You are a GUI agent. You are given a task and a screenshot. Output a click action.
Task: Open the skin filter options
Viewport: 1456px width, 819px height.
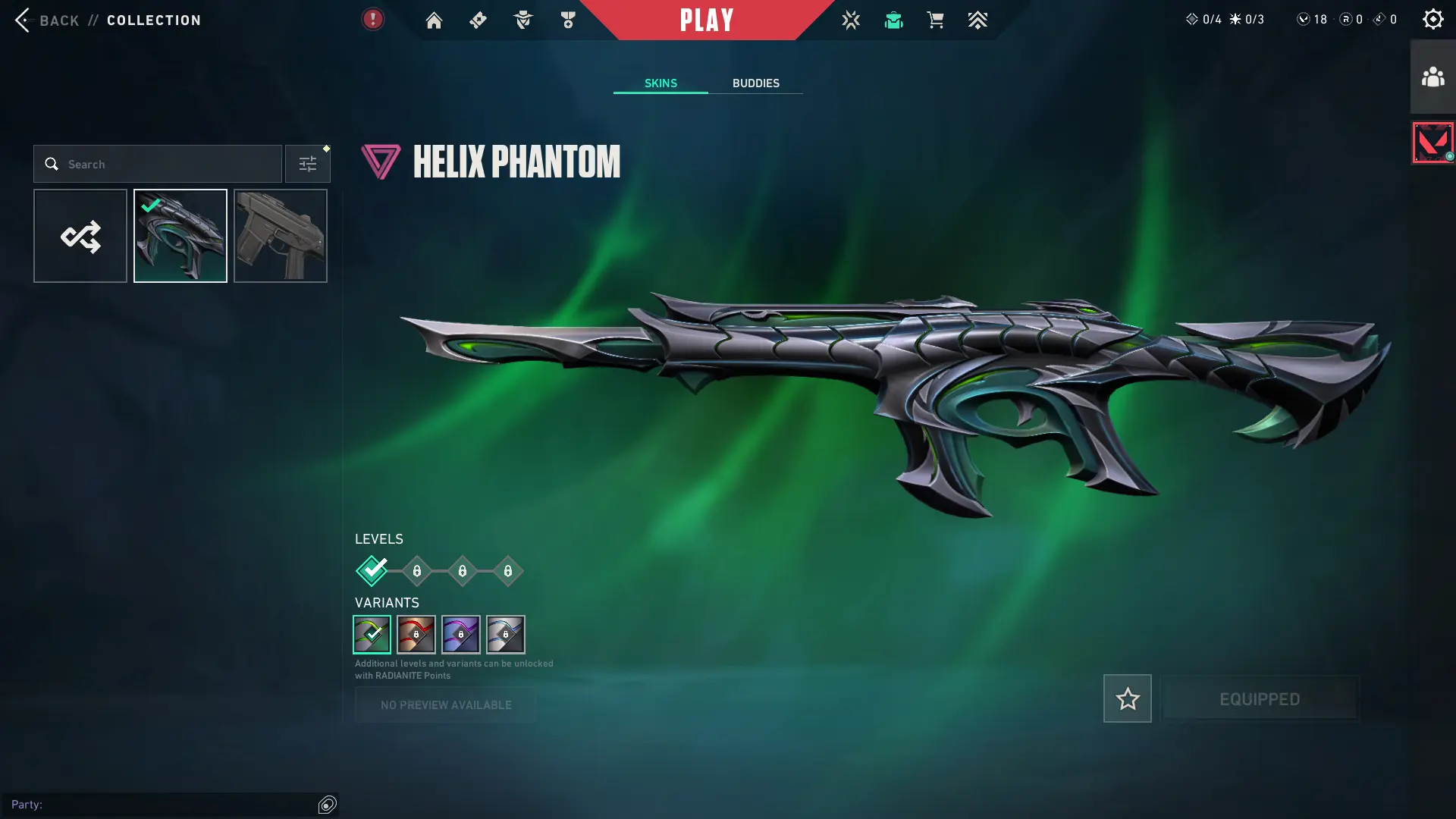[x=307, y=164]
